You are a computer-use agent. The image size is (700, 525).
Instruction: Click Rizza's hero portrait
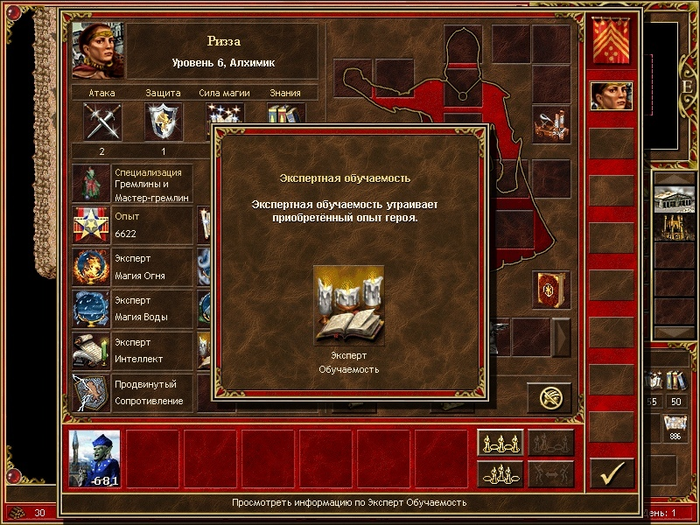(x=96, y=50)
